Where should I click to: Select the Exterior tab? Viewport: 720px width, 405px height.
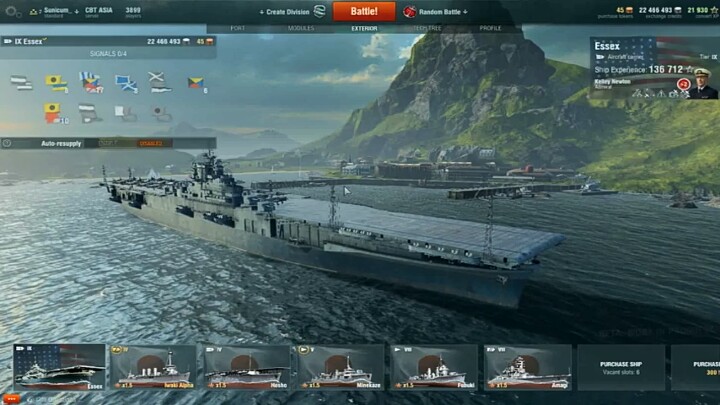point(364,28)
